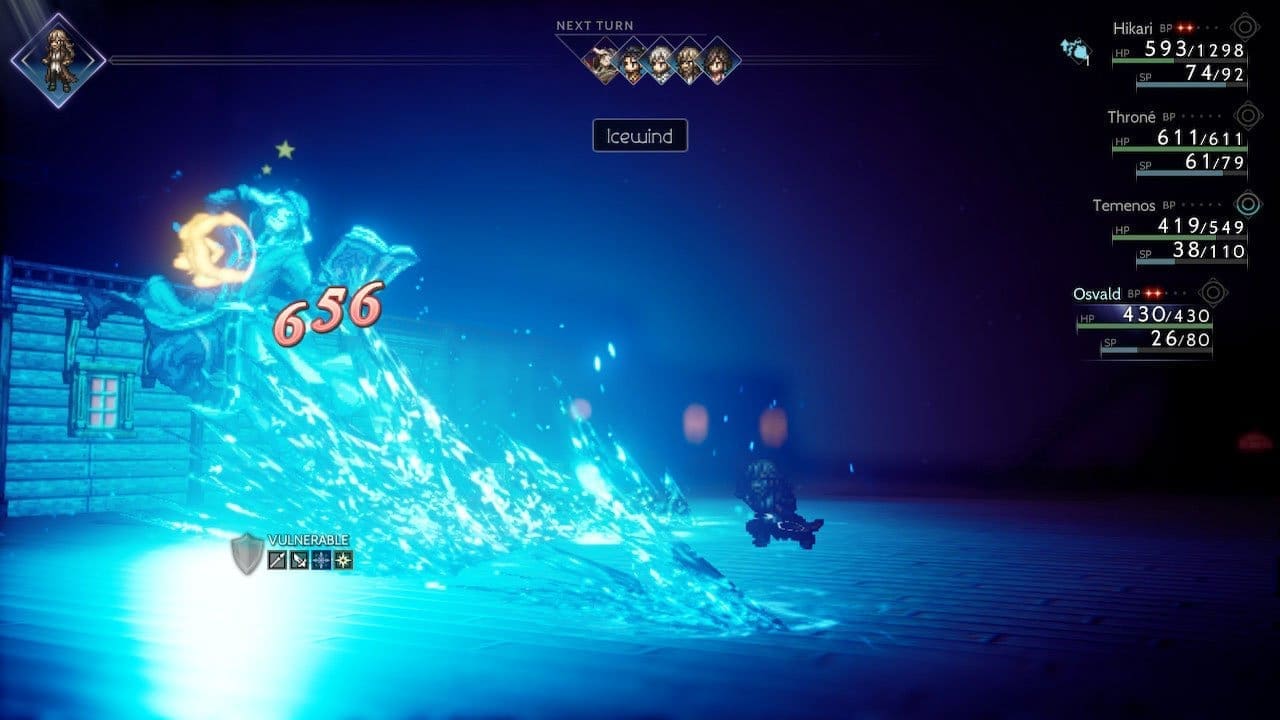The width and height of the screenshot is (1280, 720).
Task: Click the light weakness star icon
Action: click(345, 560)
